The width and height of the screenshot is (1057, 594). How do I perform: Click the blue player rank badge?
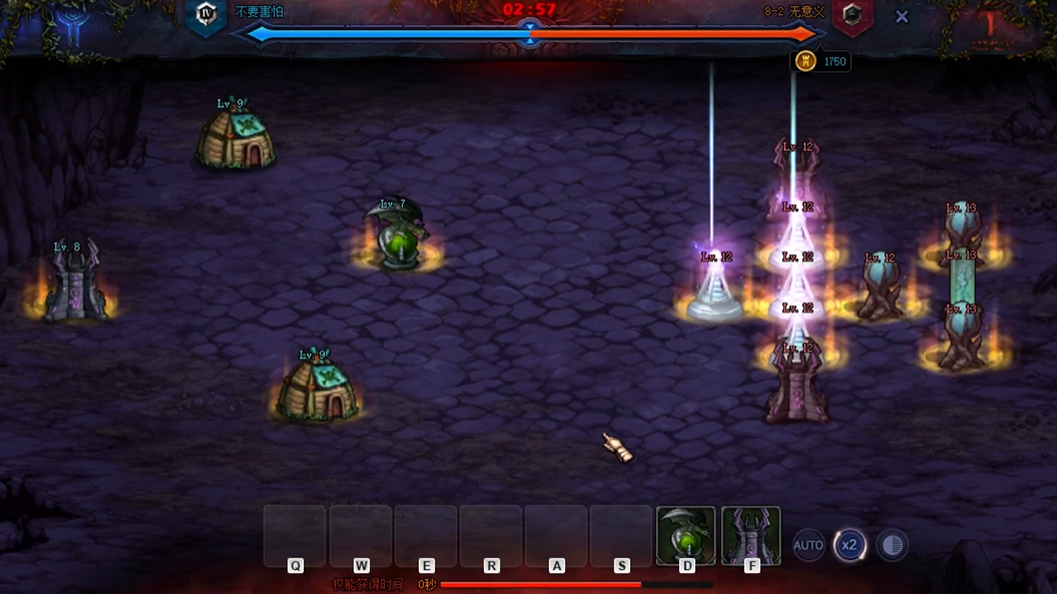click(x=207, y=15)
